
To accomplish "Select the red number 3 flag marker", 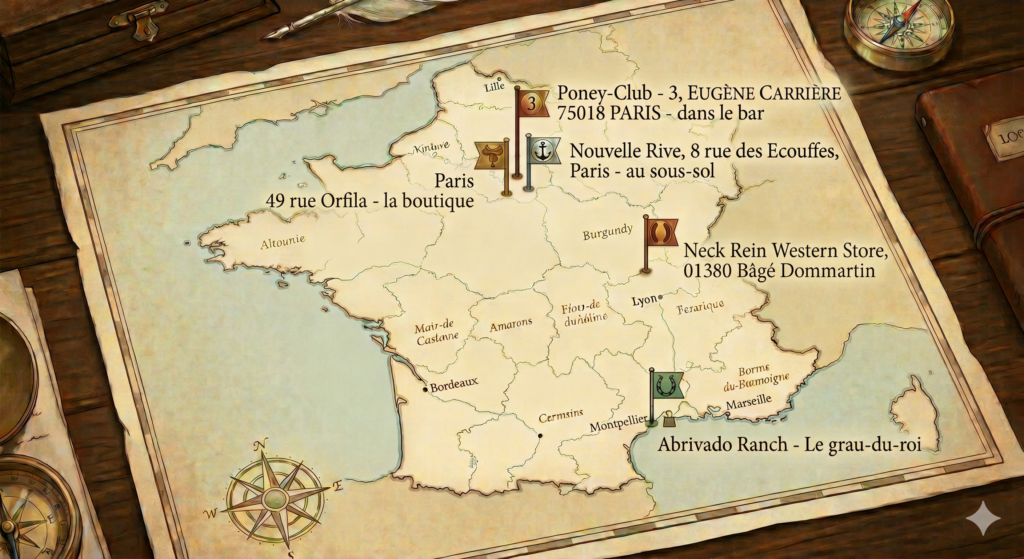I will point(534,102).
